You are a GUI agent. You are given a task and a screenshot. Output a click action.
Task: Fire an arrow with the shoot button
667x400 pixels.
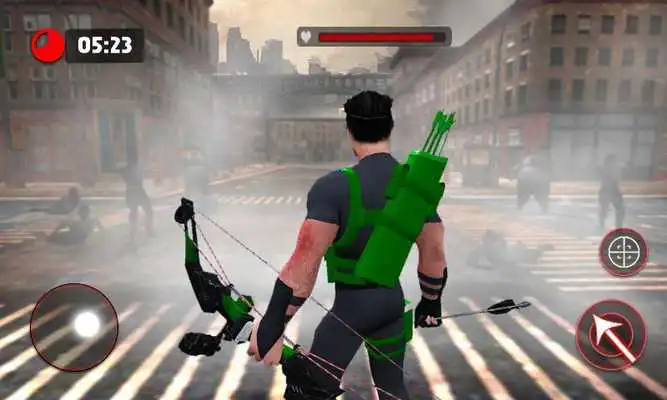point(611,334)
